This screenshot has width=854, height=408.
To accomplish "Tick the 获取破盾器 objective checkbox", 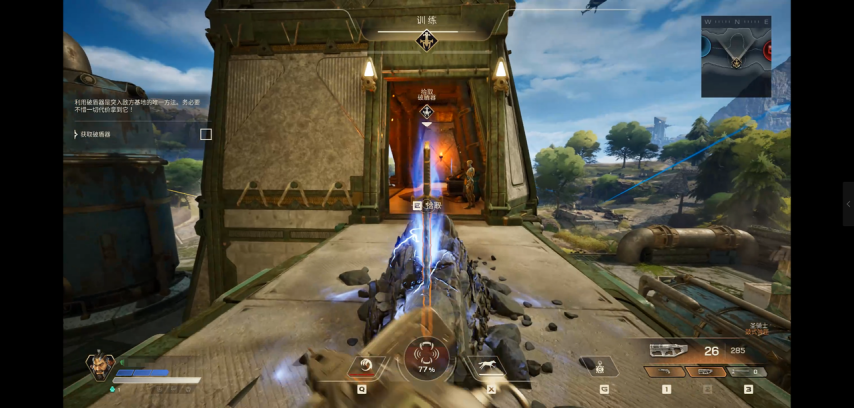I will [x=206, y=134].
